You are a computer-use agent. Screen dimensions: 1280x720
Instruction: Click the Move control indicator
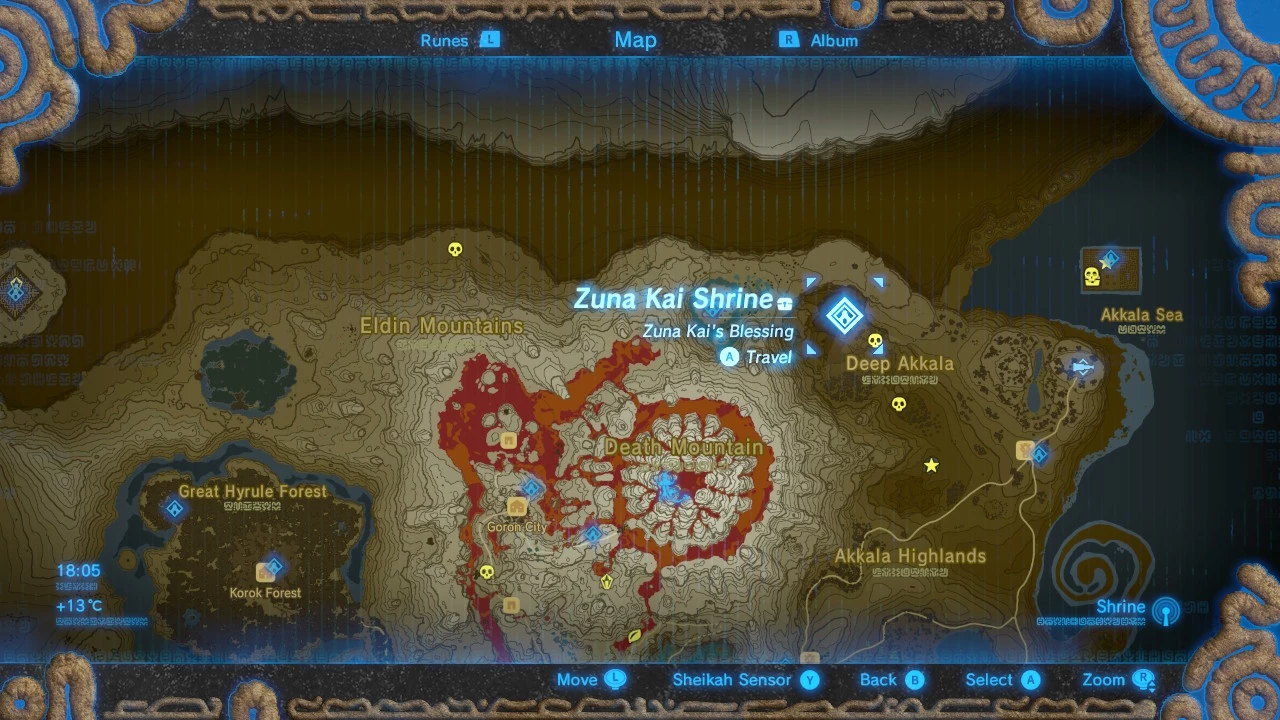[590, 679]
